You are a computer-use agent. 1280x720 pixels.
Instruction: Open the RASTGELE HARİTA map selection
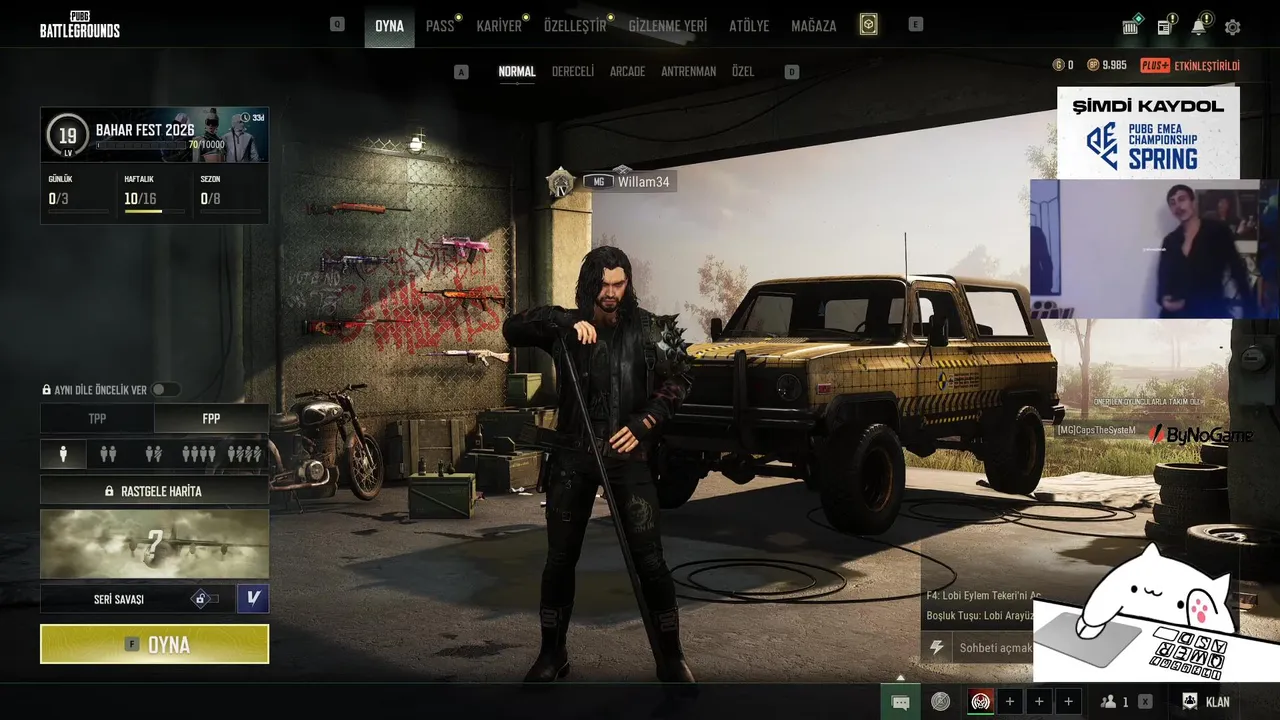point(154,491)
